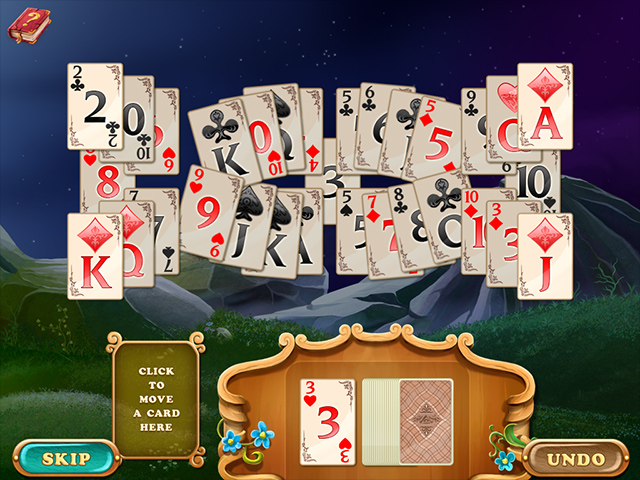Choose the Ace of diamonds card
Viewport: 640px width, 480px height.
click(x=544, y=107)
